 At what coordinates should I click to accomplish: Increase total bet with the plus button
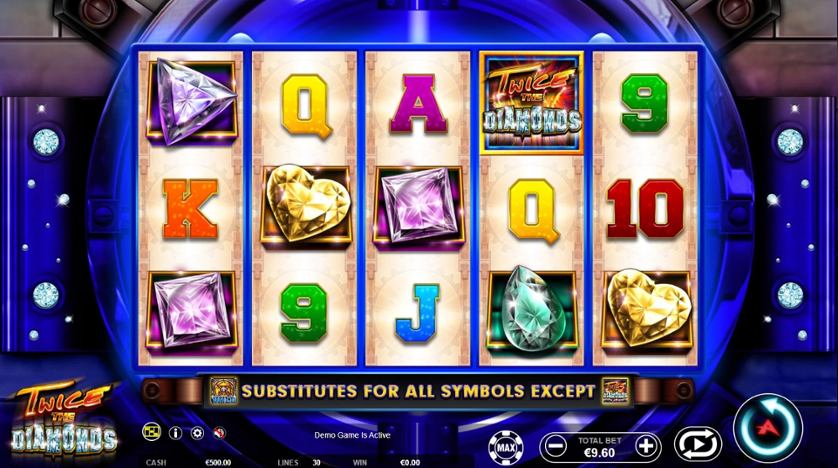click(x=647, y=445)
